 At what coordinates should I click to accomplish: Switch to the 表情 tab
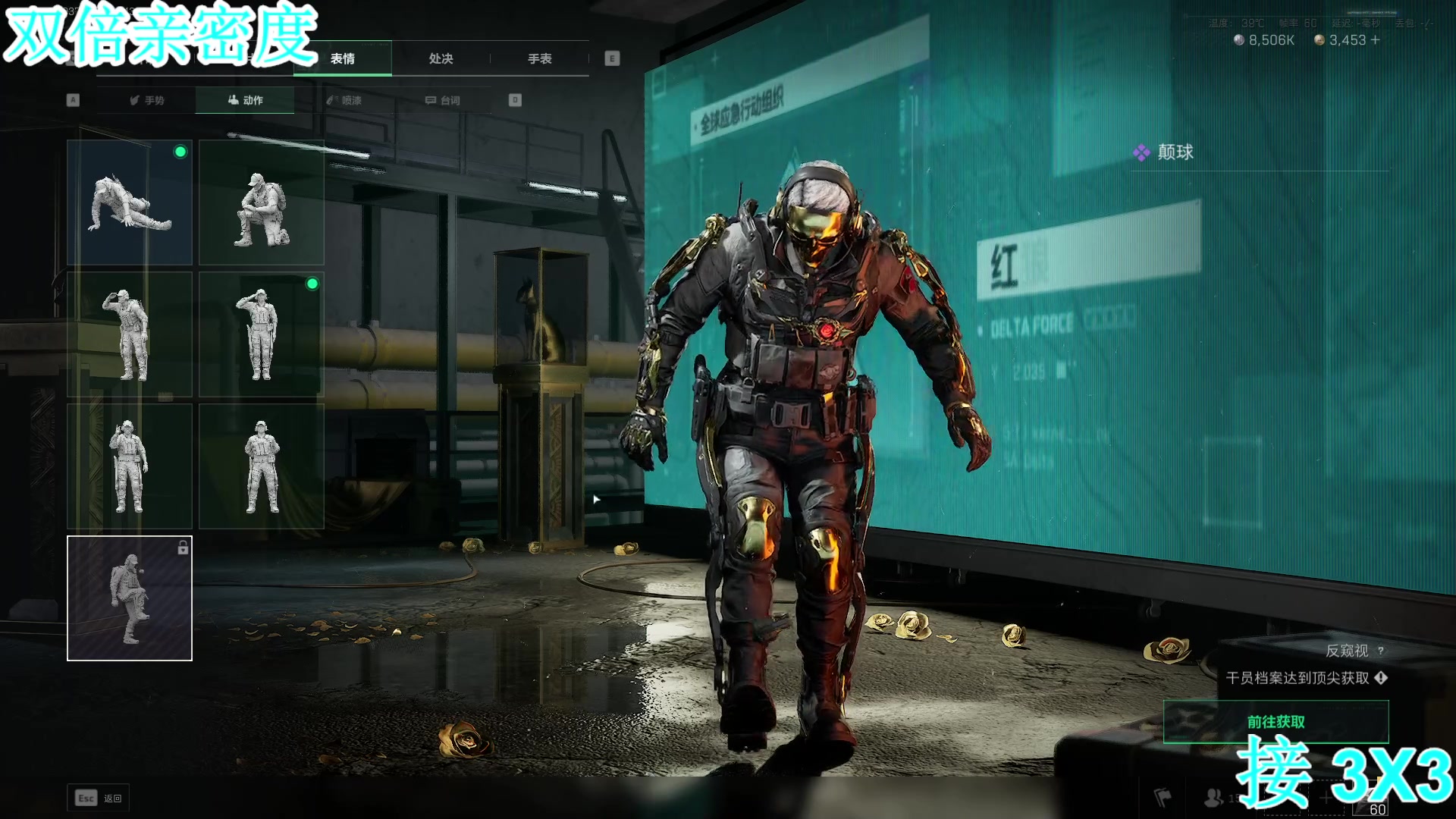(343, 58)
